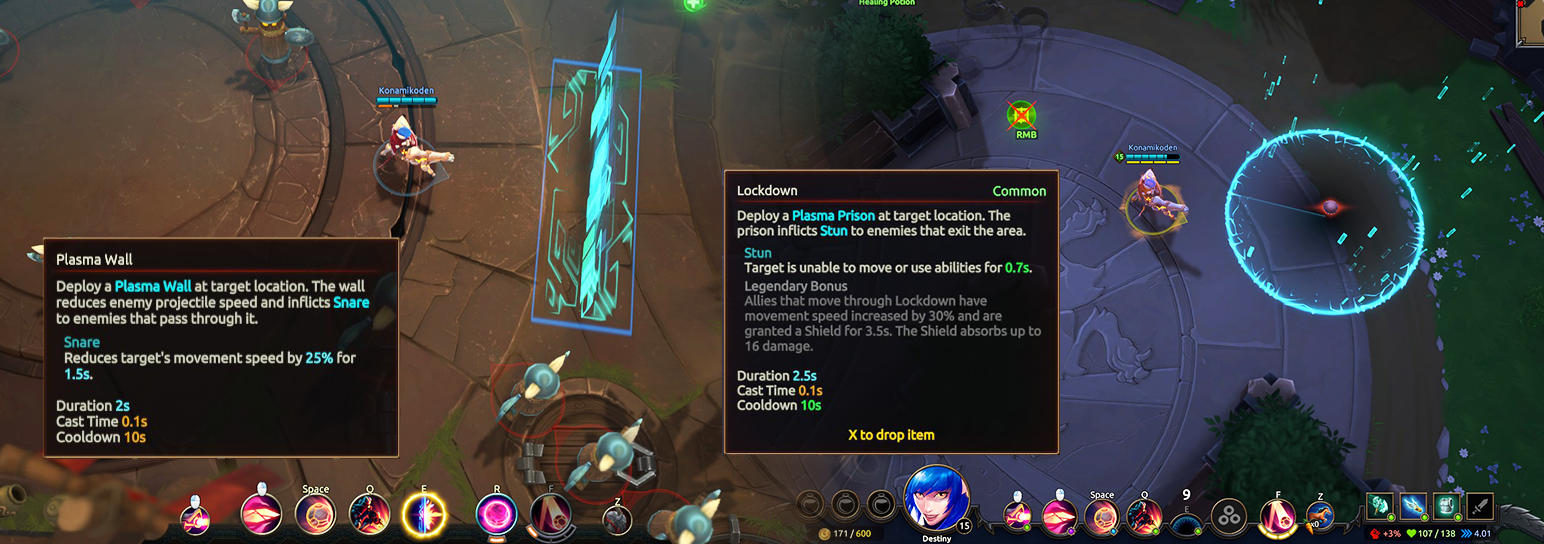This screenshot has width=1544, height=544.
Task: Activate the gold-highlighted Plasma Wall E ability
Action: pyautogui.click(x=423, y=515)
